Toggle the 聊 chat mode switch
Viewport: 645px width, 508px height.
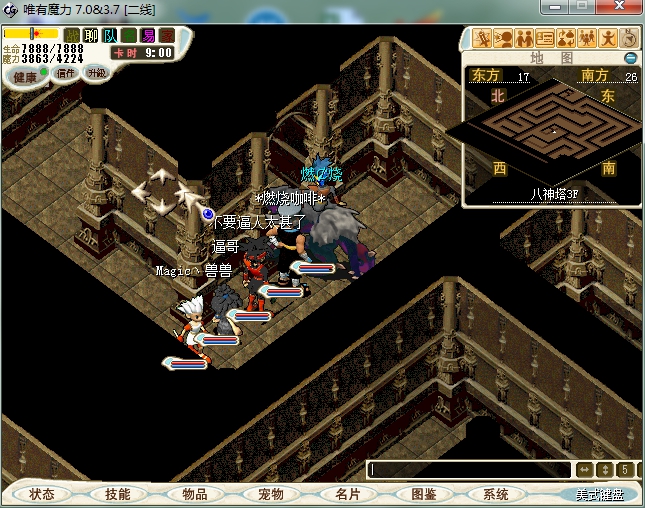[x=91, y=36]
